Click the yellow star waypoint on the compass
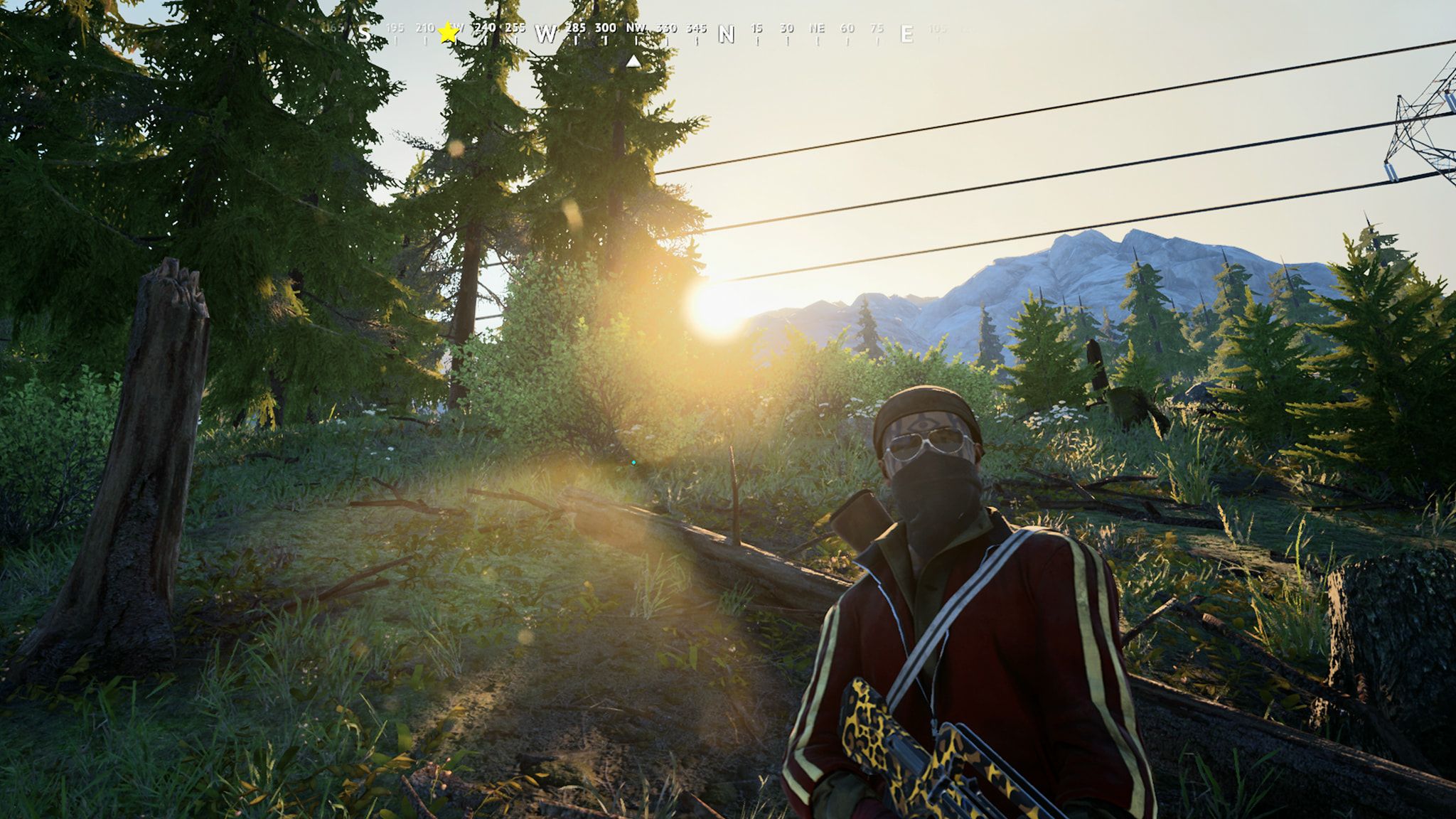Screen dimensions: 1456x819 tap(448, 32)
